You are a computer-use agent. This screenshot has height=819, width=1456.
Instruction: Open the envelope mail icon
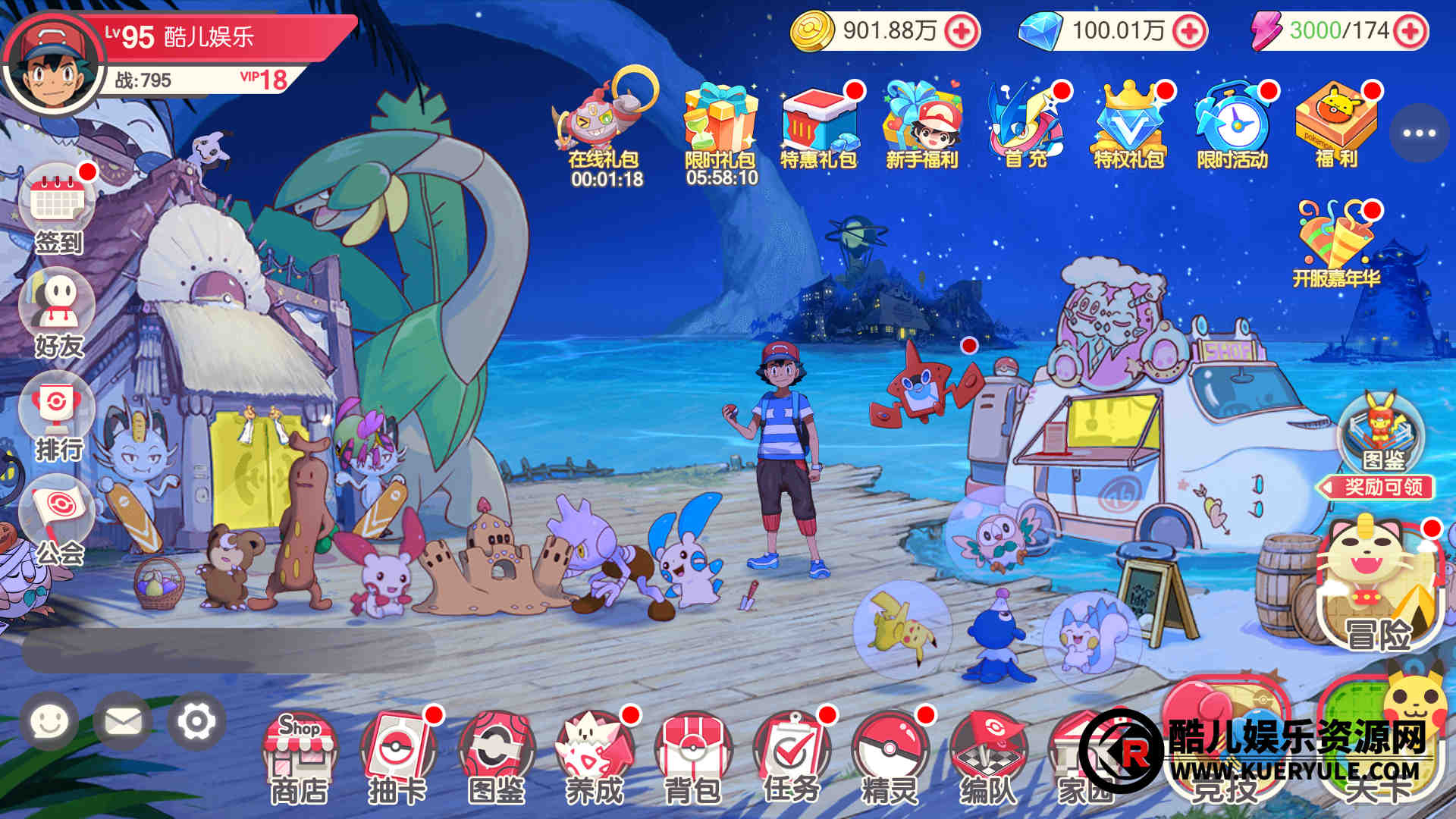click(123, 721)
